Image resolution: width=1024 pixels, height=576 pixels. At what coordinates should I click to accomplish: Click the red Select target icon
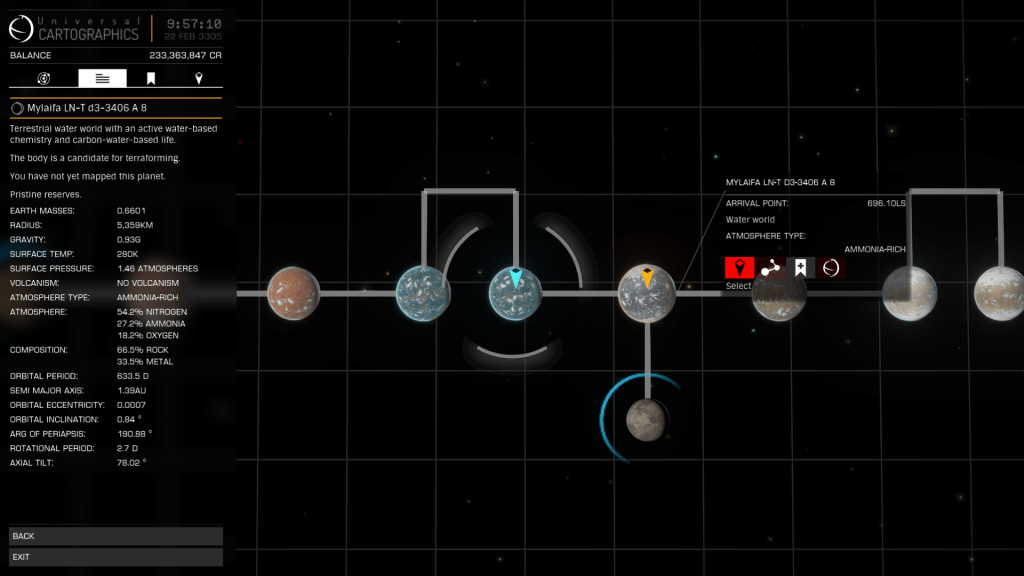pyautogui.click(x=739, y=267)
